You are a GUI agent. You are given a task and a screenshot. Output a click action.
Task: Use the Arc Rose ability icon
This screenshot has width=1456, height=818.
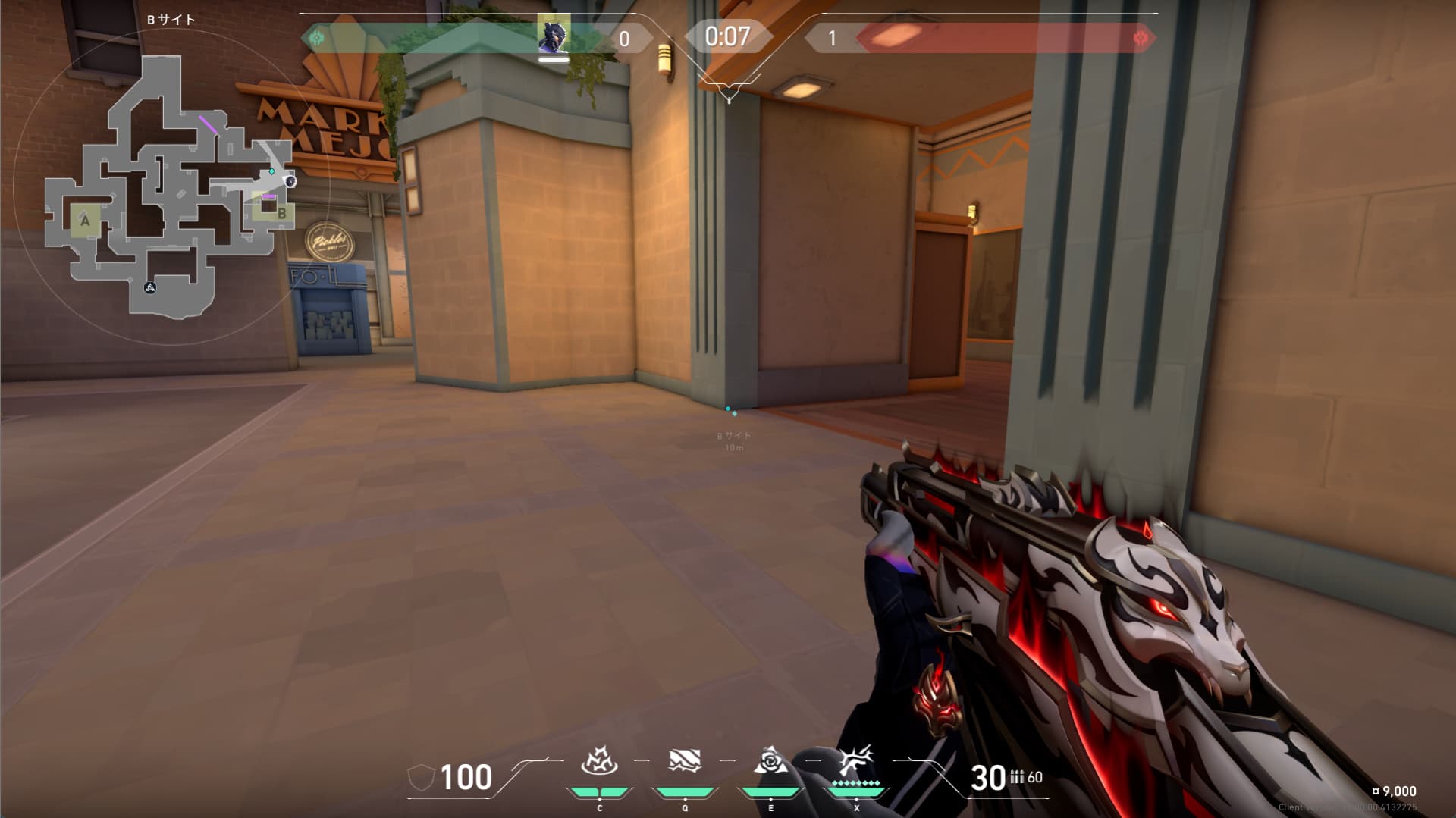[x=770, y=760]
